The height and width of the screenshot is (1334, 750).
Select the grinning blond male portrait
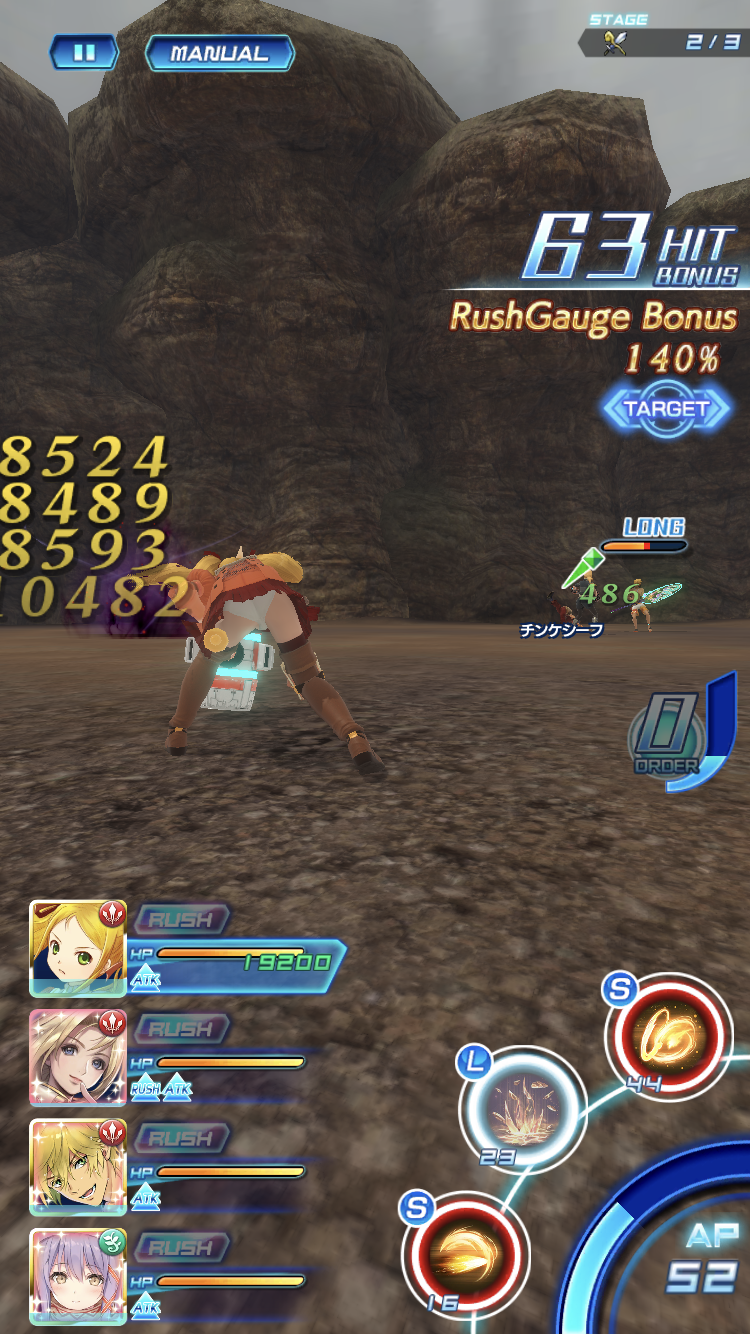pyautogui.click(x=78, y=1167)
